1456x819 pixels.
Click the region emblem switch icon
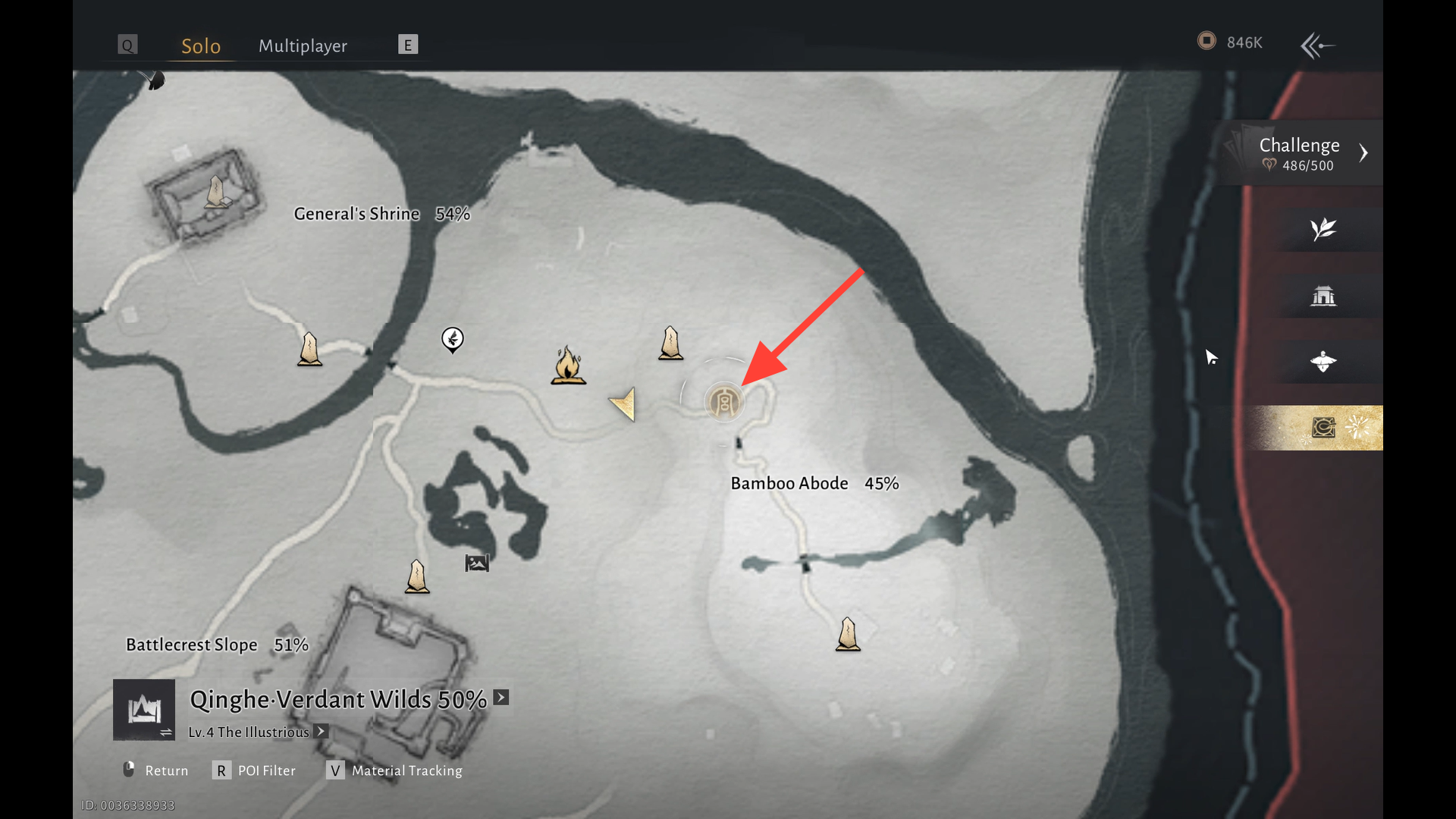click(x=144, y=710)
